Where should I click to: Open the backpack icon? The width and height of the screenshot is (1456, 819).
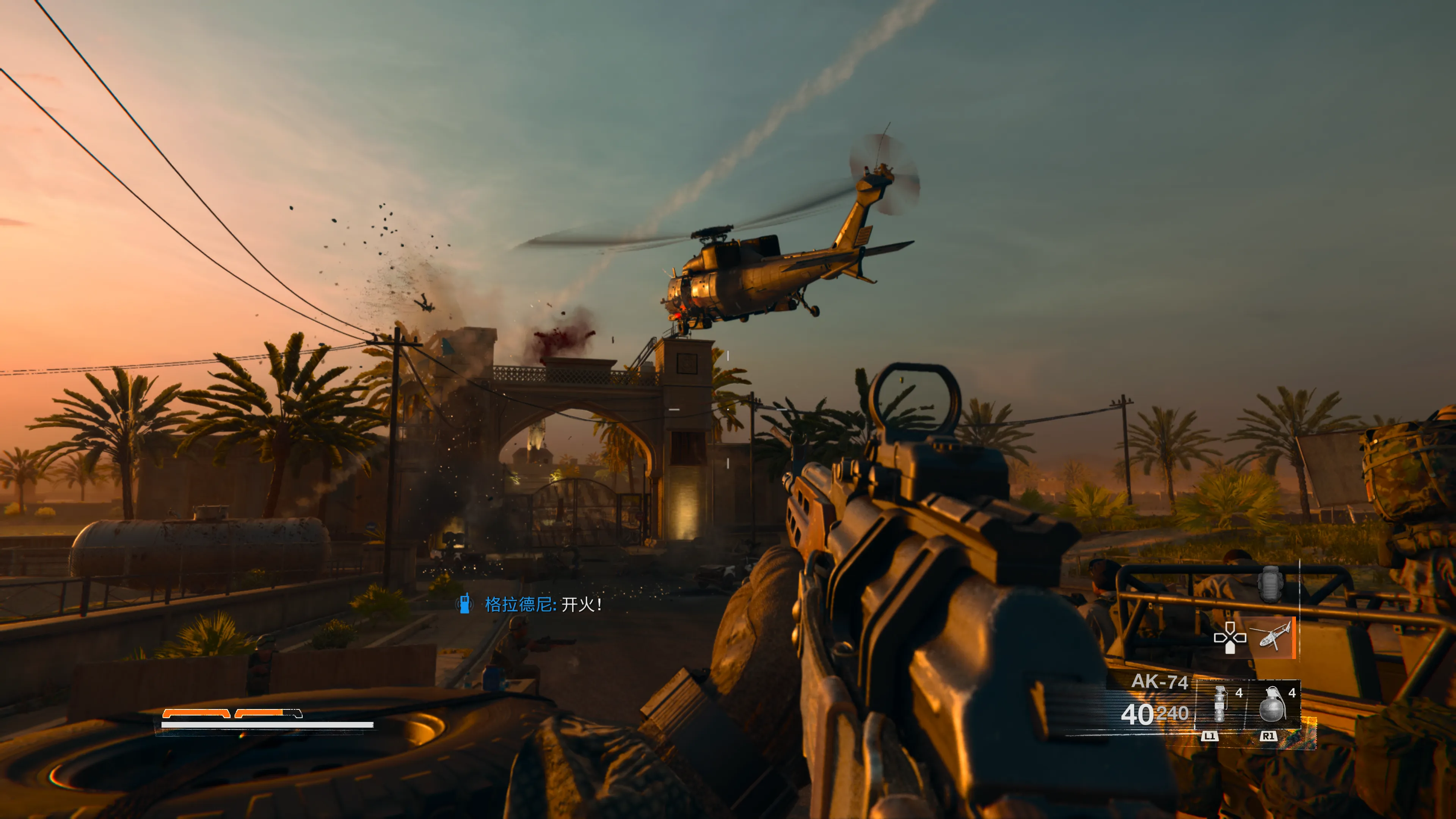tap(1270, 584)
